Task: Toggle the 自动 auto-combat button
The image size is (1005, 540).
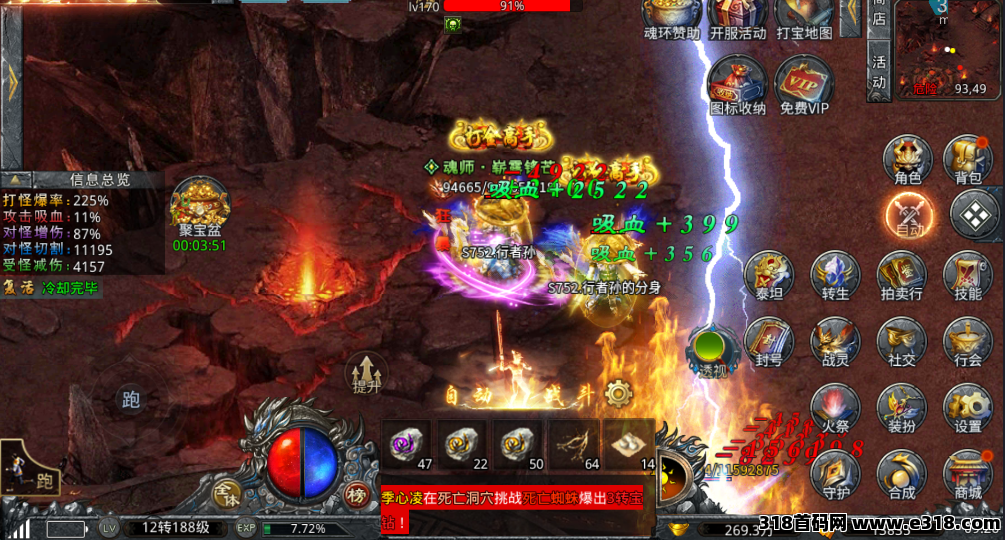Action: (x=909, y=214)
